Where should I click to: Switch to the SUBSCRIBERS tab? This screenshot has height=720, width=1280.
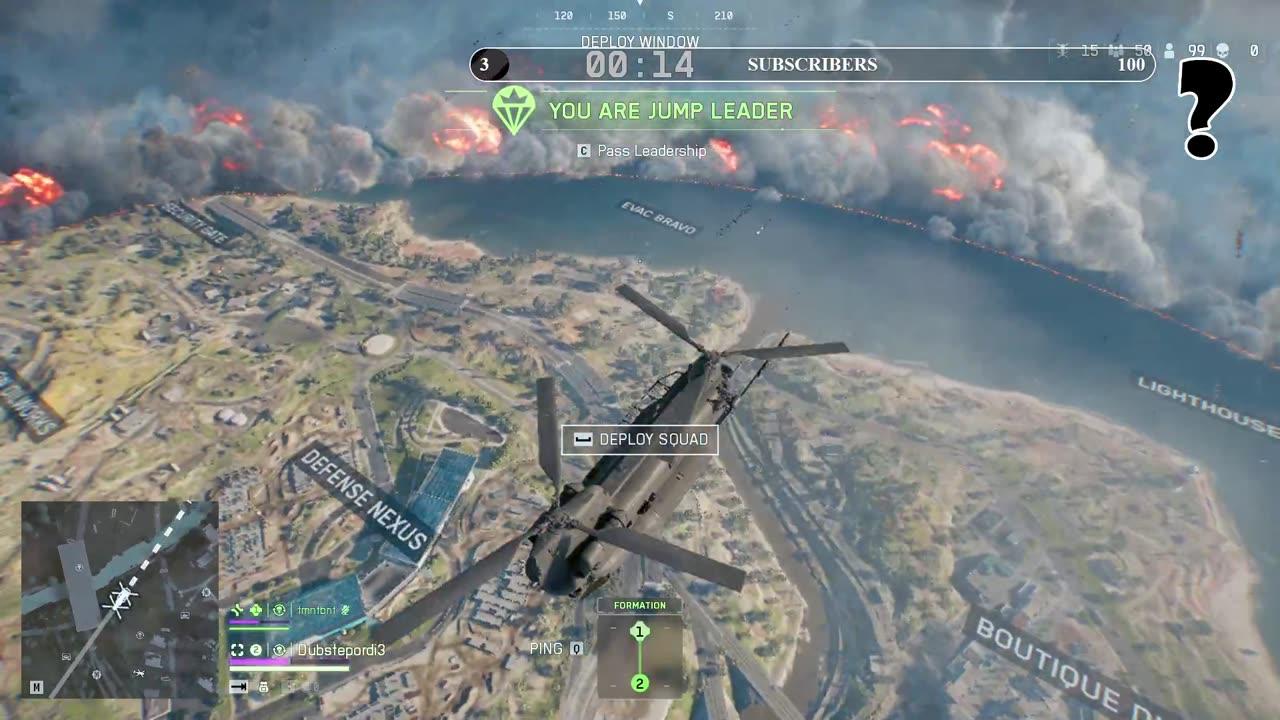coord(810,66)
